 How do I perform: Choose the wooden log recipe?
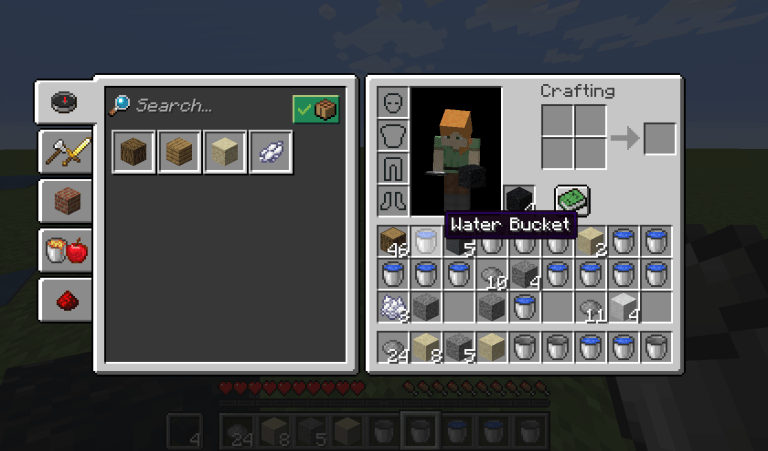click(x=134, y=152)
